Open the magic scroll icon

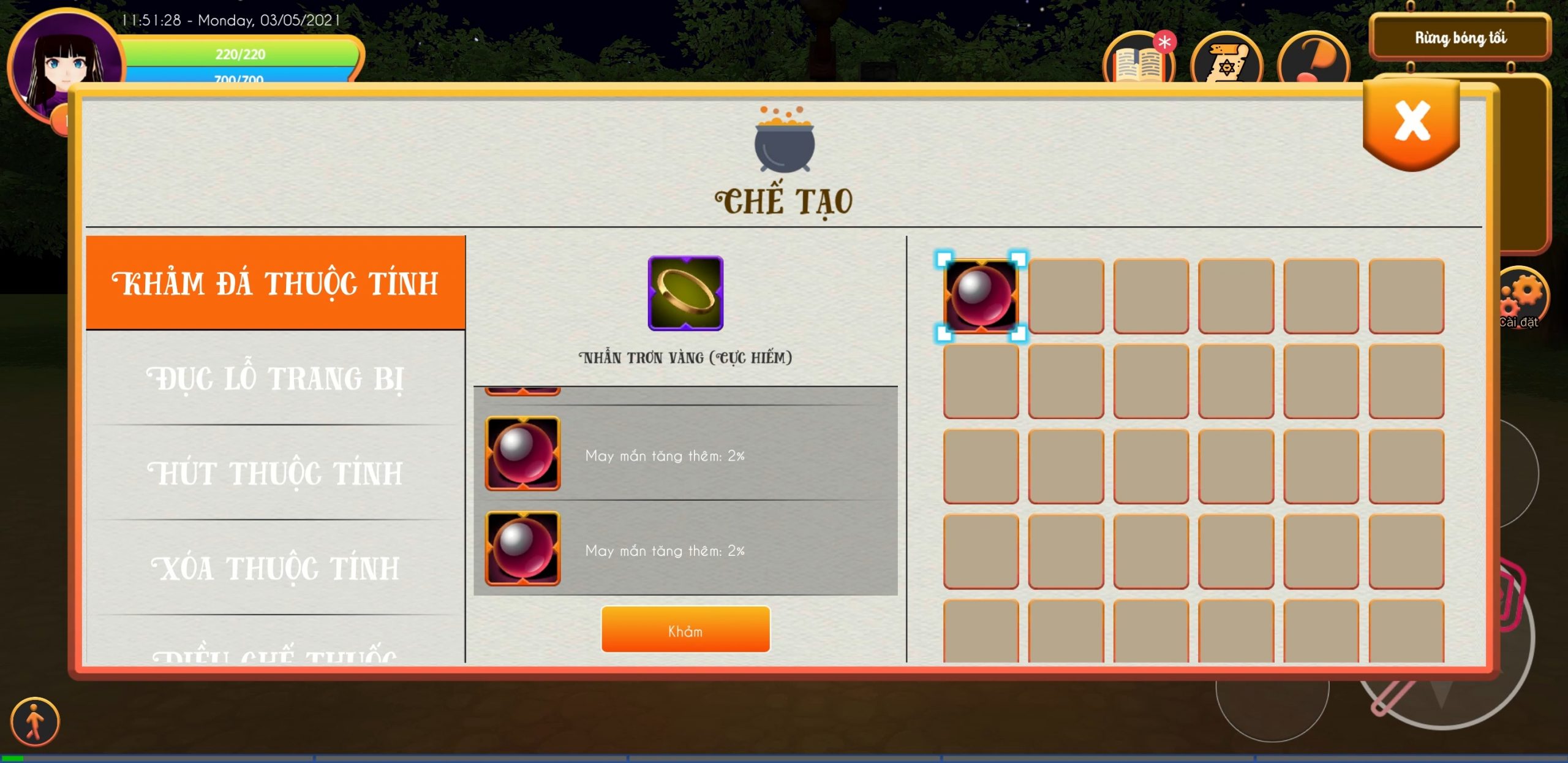pos(1226,61)
